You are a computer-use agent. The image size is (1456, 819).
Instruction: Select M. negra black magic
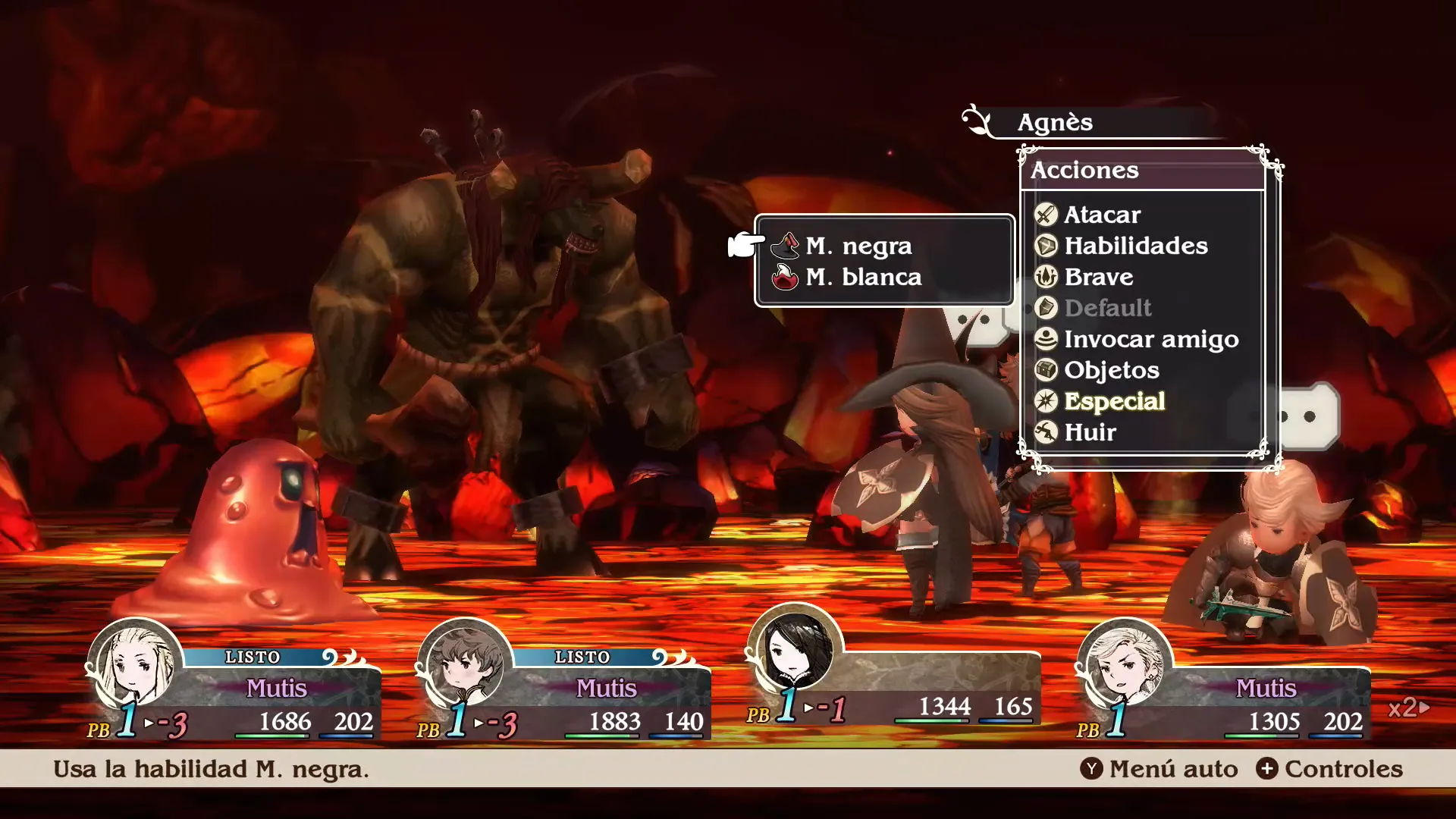[858, 246]
